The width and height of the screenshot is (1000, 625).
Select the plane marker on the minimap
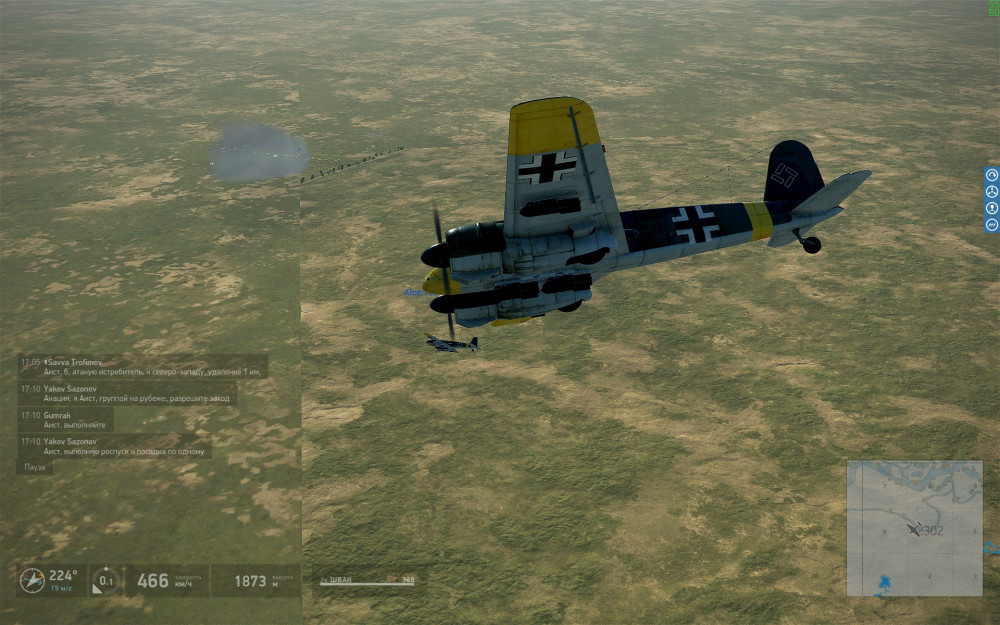click(x=913, y=528)
